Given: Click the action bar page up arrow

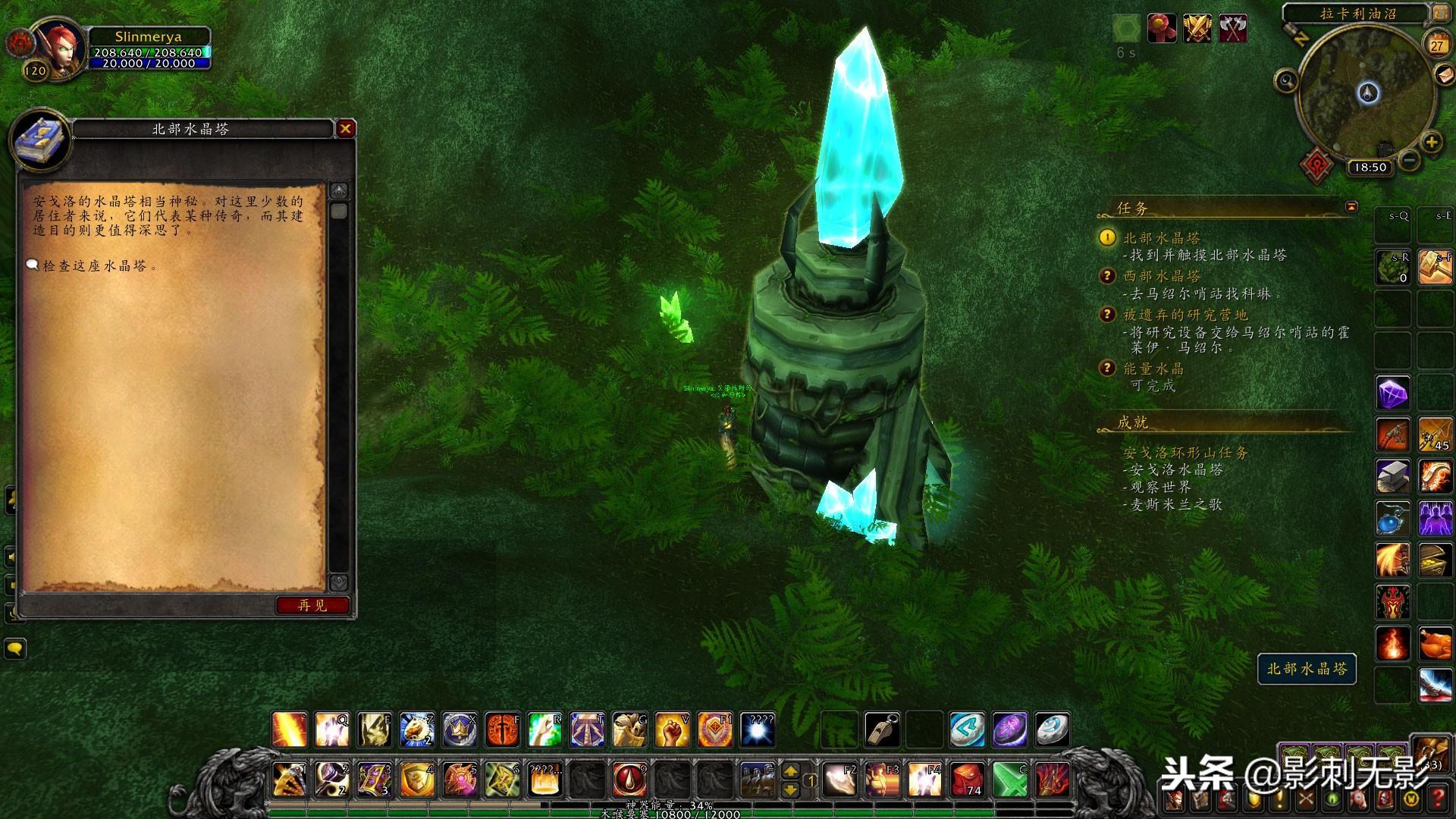Looking at the screenshot, I should click(x=790, y=771).
